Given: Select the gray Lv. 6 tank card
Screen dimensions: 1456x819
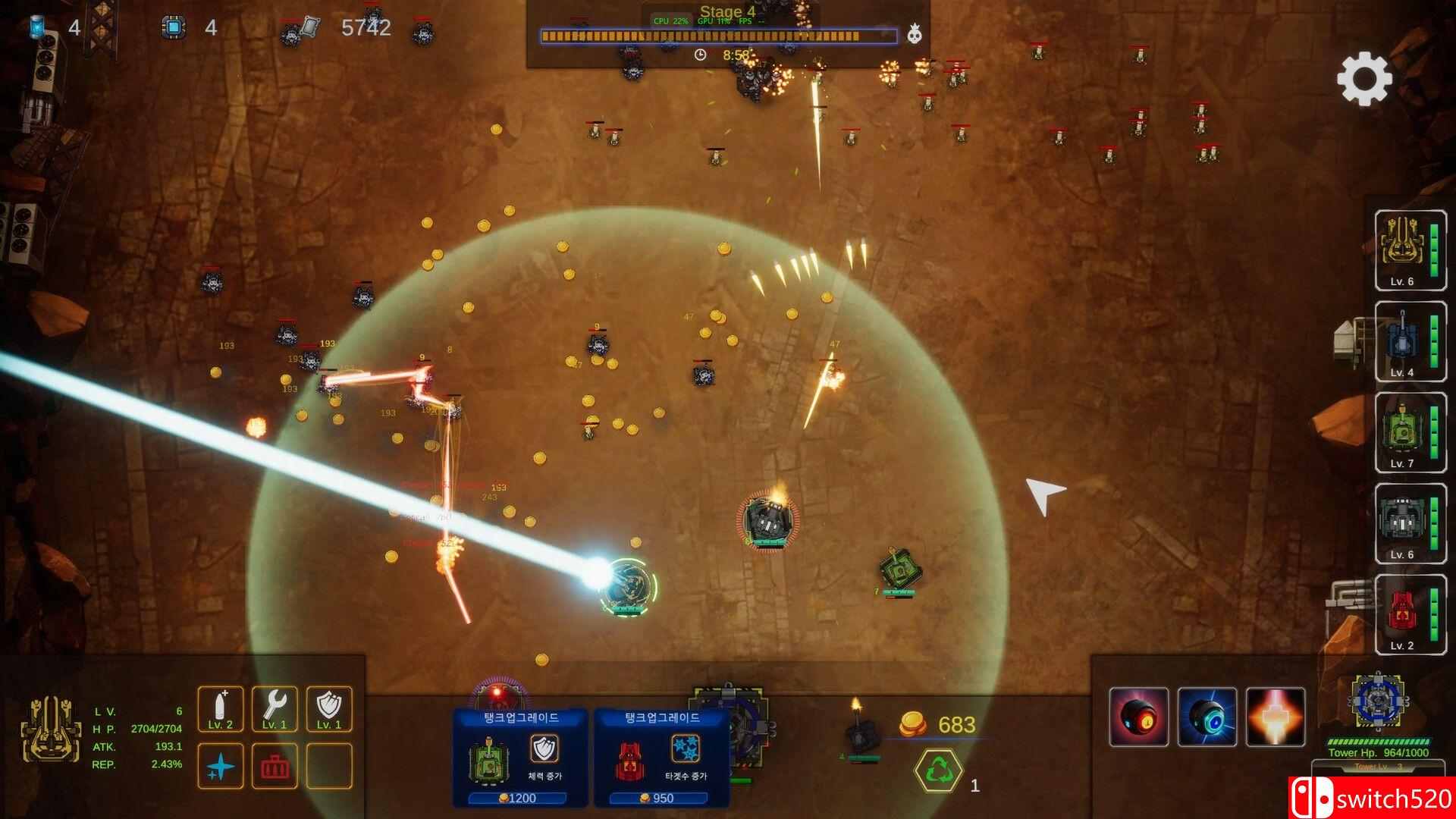Looking at the screenshot, I should tap(1410, 523).
